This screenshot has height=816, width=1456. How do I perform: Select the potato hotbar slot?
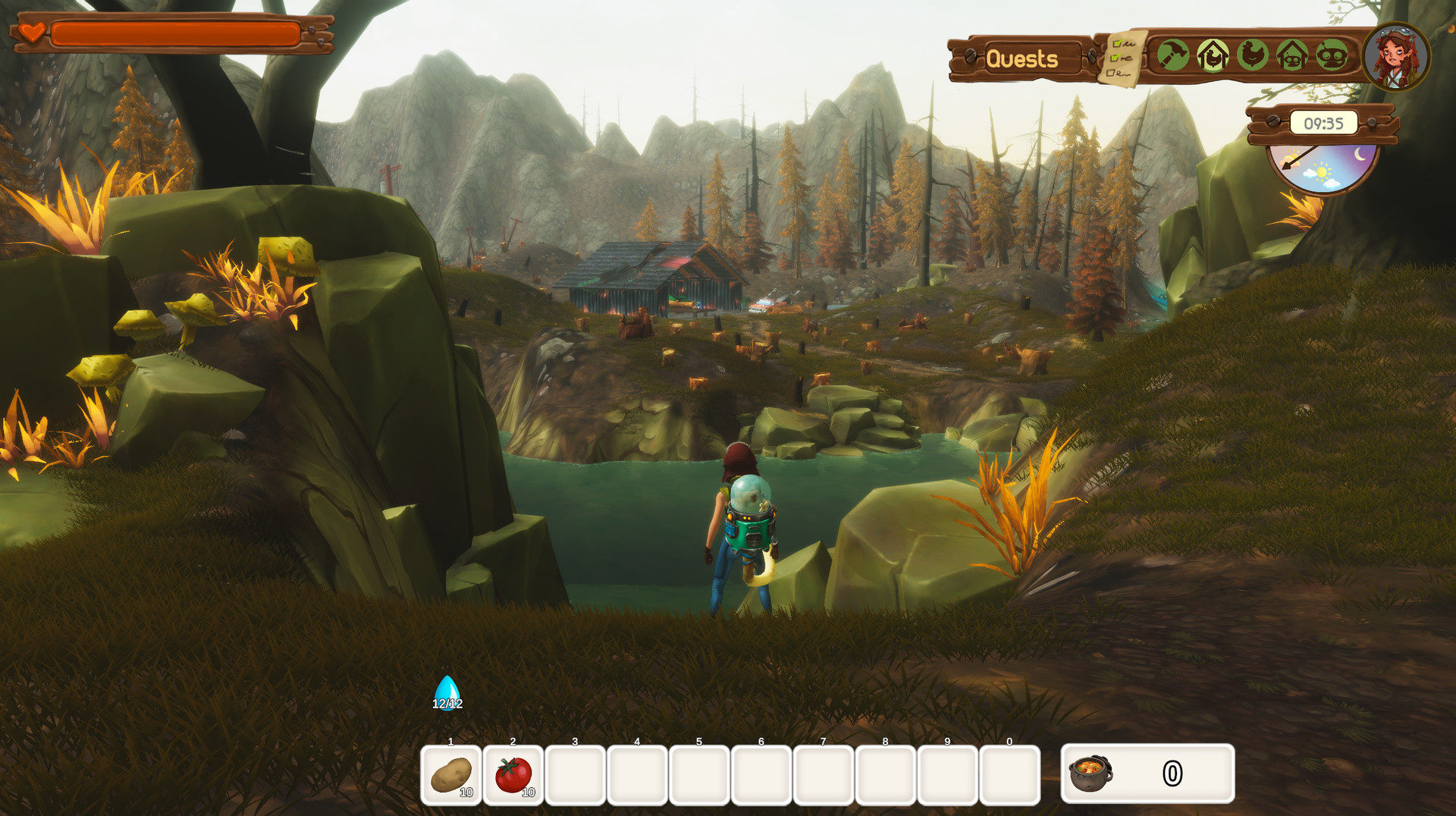(451, 775)
